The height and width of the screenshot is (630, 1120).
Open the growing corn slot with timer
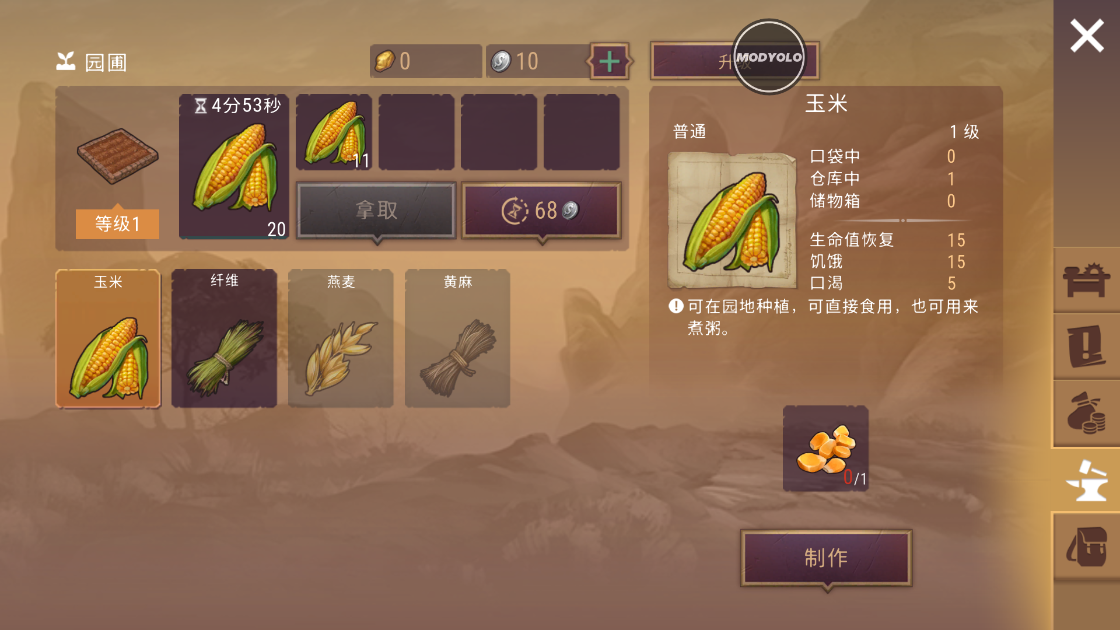tap(234, 167)
